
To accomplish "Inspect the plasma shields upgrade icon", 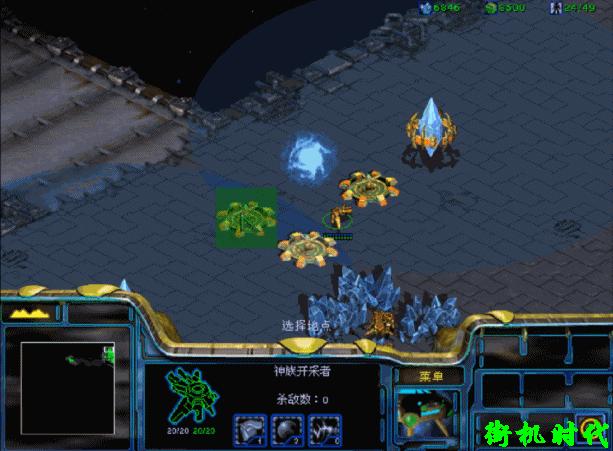I will 286,431.
